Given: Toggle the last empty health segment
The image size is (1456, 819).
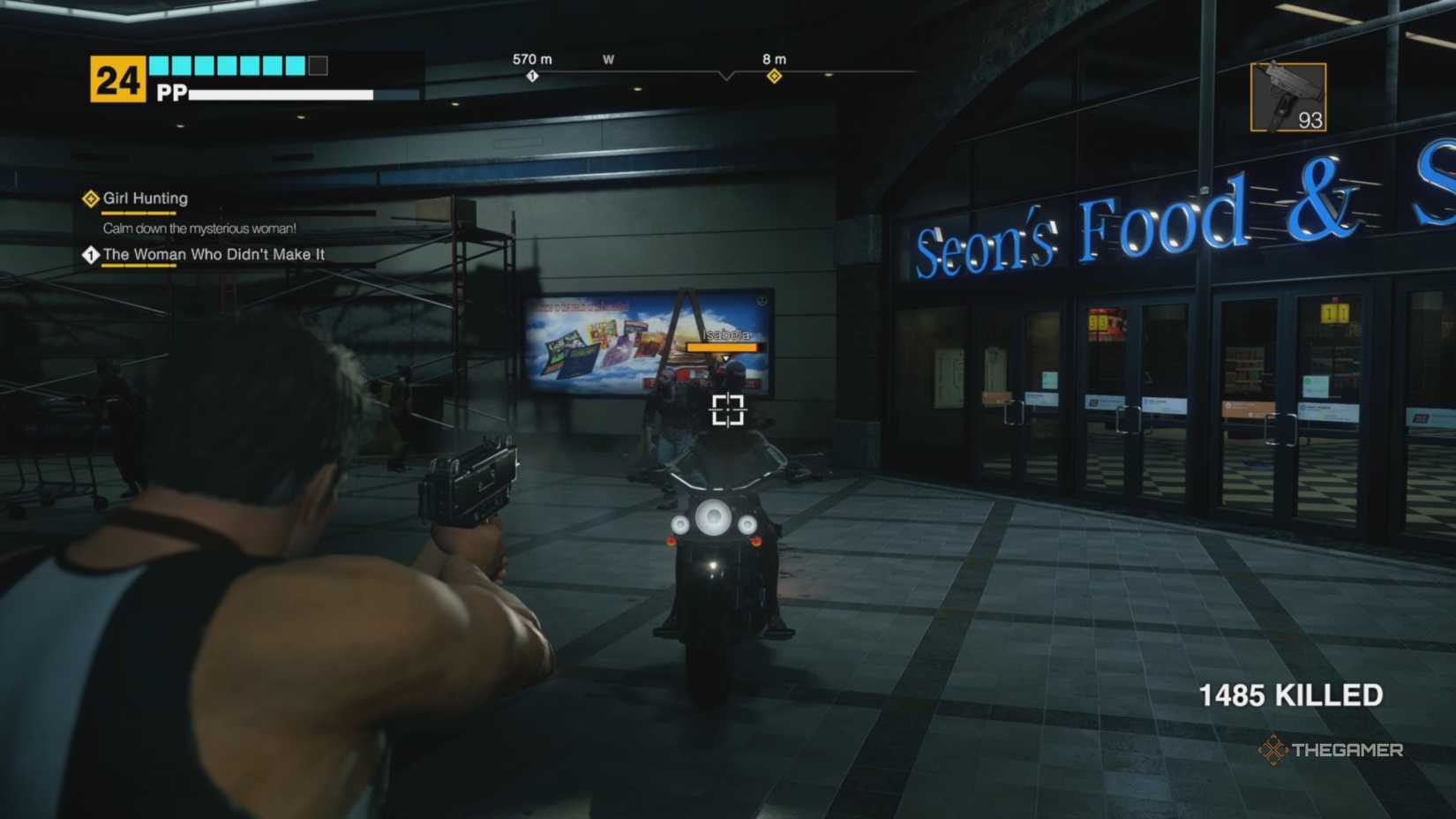Looking at the screenshot, I should (316, 64).
